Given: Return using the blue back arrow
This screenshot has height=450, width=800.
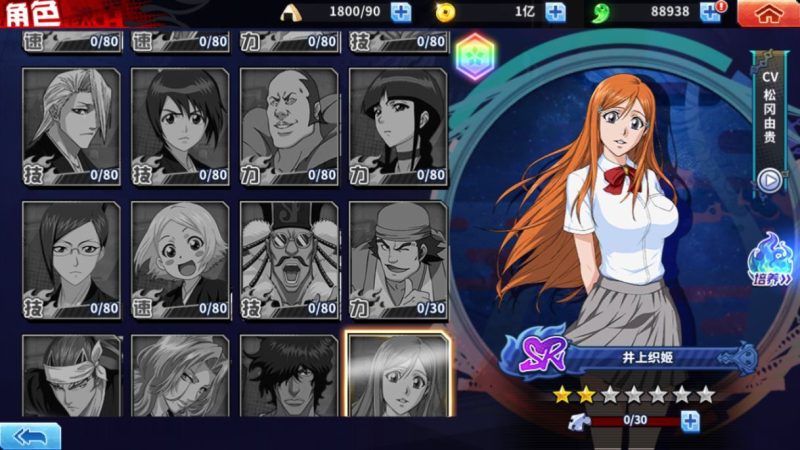Looking at the screenshot, I should 30,436.
